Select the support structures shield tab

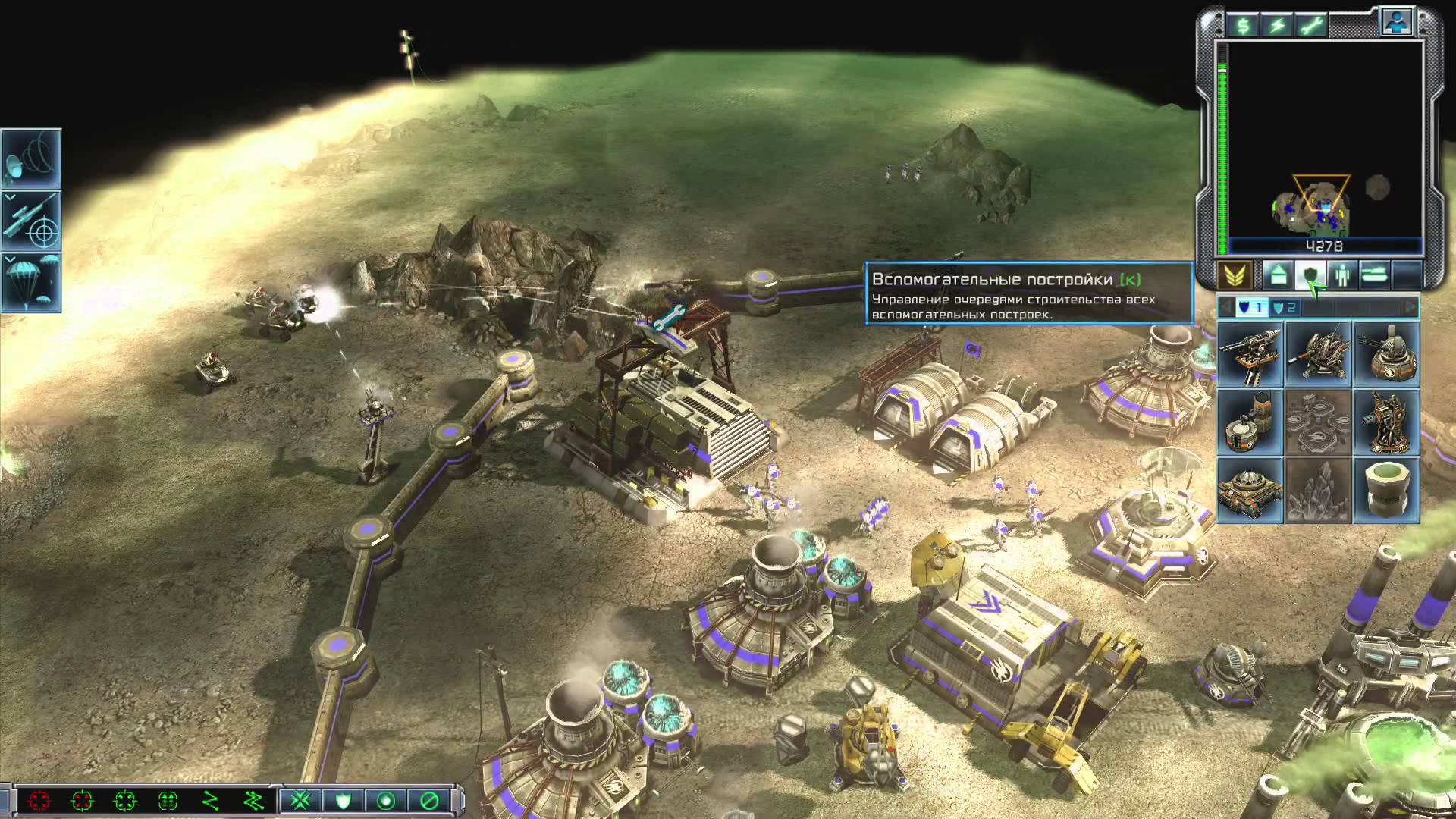coord(1310,275)
